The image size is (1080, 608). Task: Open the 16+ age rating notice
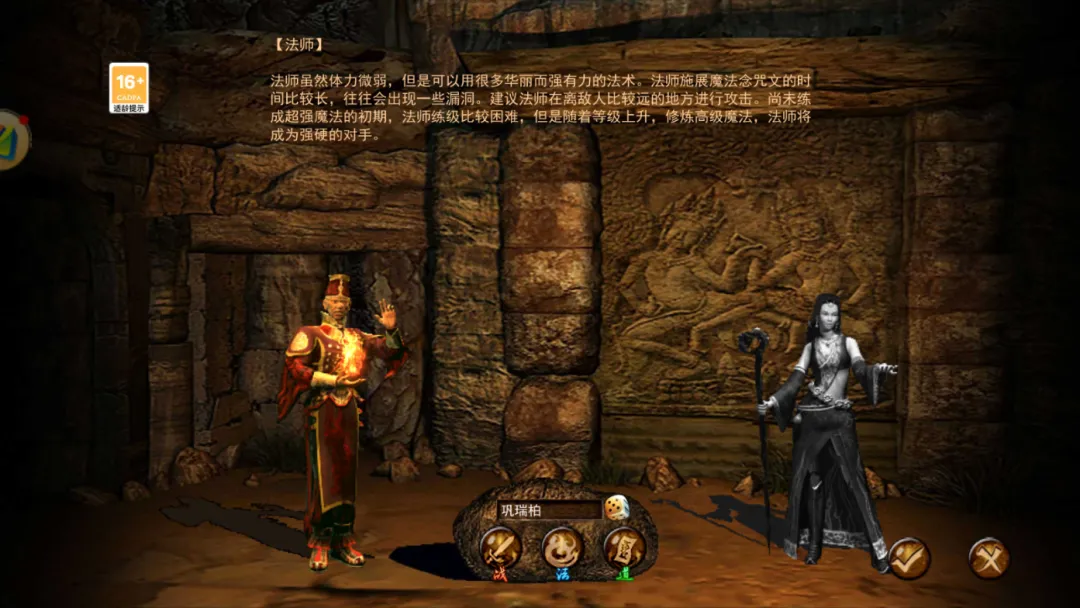(x=129, y=87)
